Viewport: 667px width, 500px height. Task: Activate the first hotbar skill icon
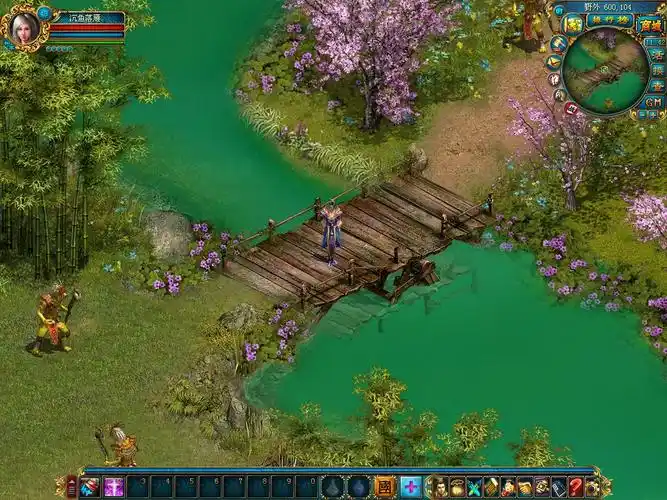[x=91, y=487]
